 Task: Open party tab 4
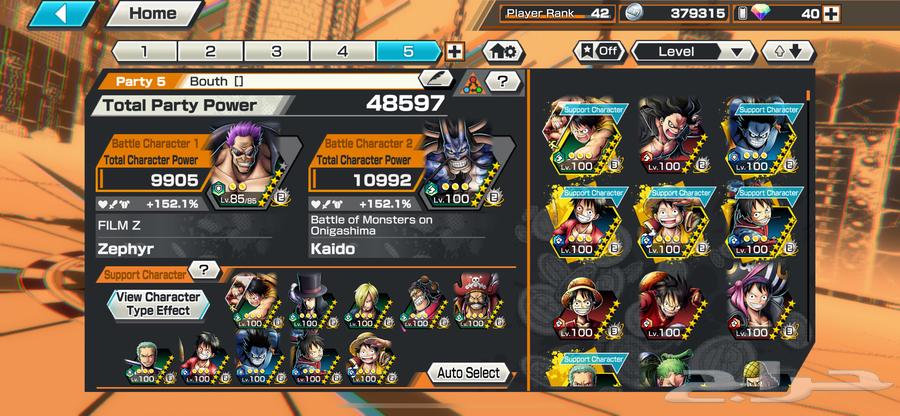343,51
